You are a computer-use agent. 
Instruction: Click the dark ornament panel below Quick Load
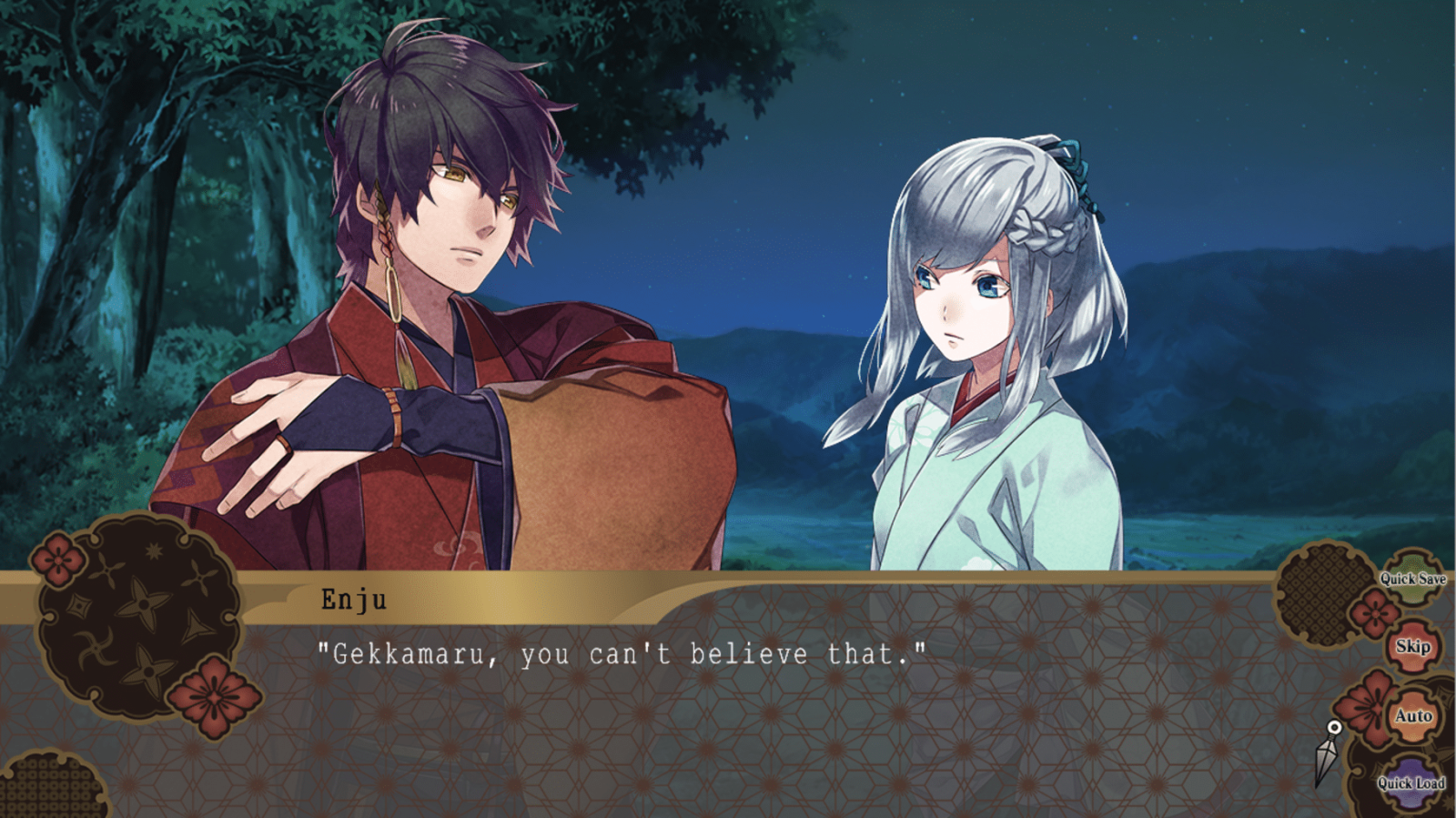click(x=1404, y=810)
